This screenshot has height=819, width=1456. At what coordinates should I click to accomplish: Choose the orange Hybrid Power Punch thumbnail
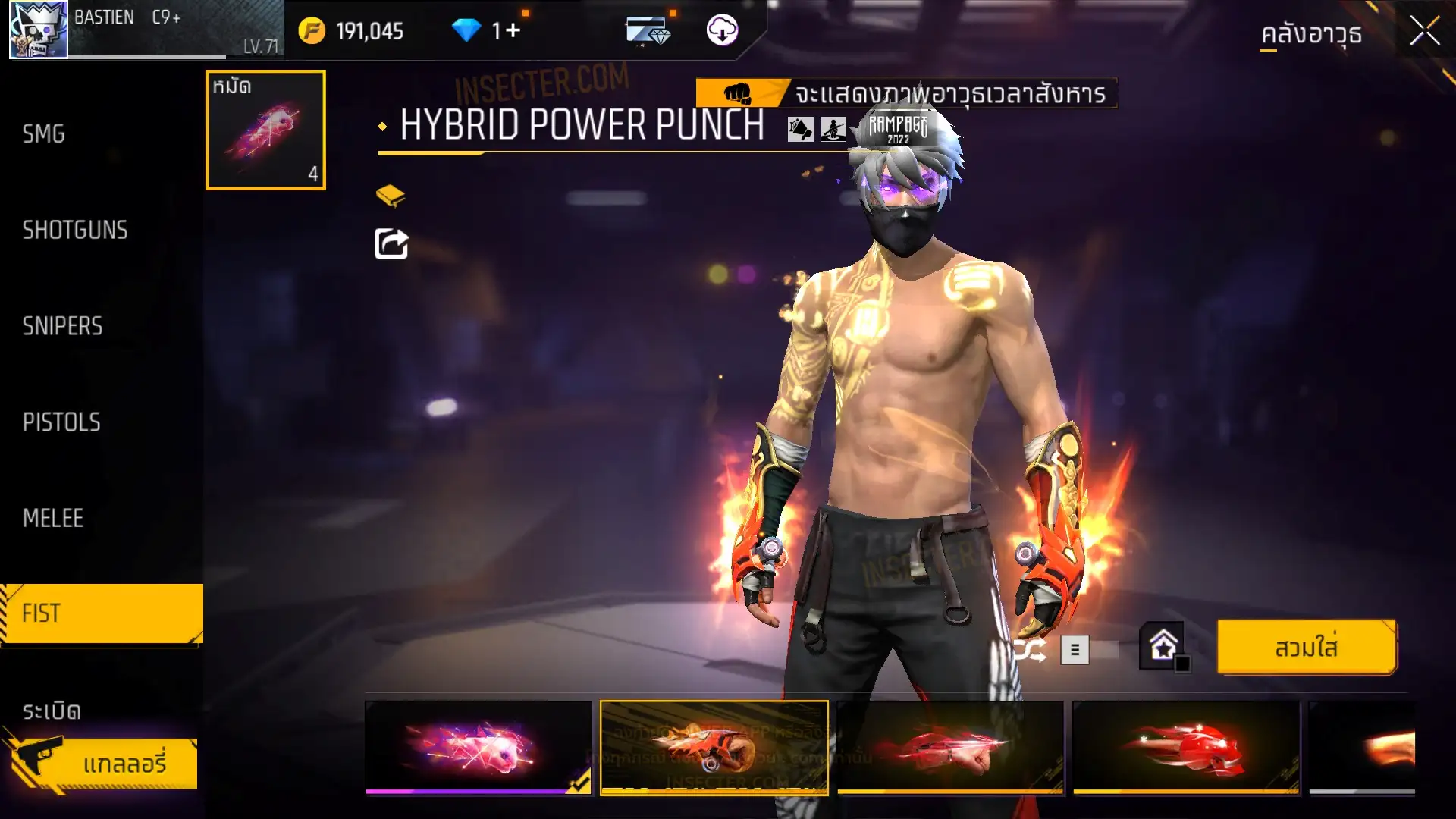[714, 747]
